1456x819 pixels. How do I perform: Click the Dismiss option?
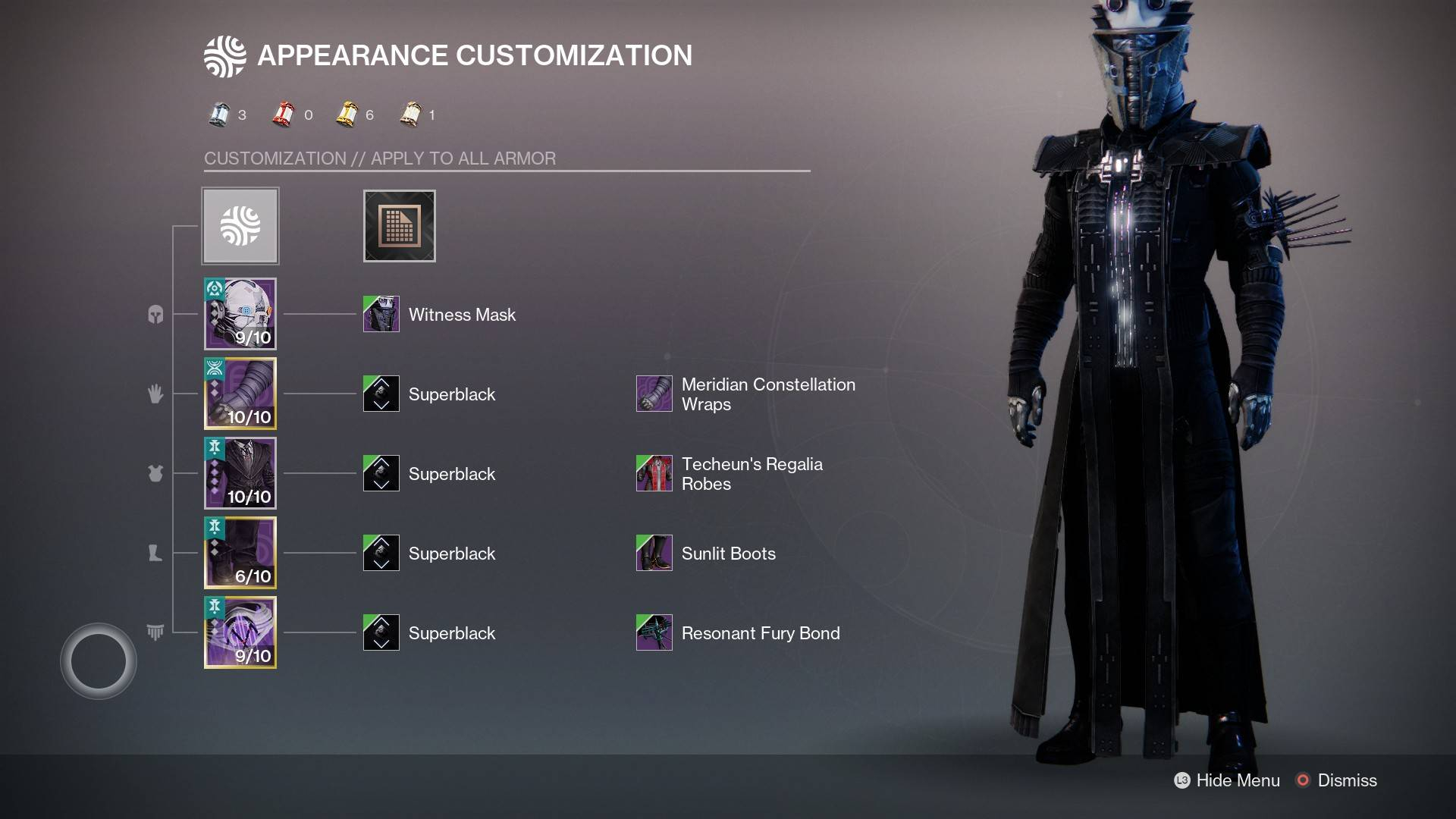[x=1337, y=780]
